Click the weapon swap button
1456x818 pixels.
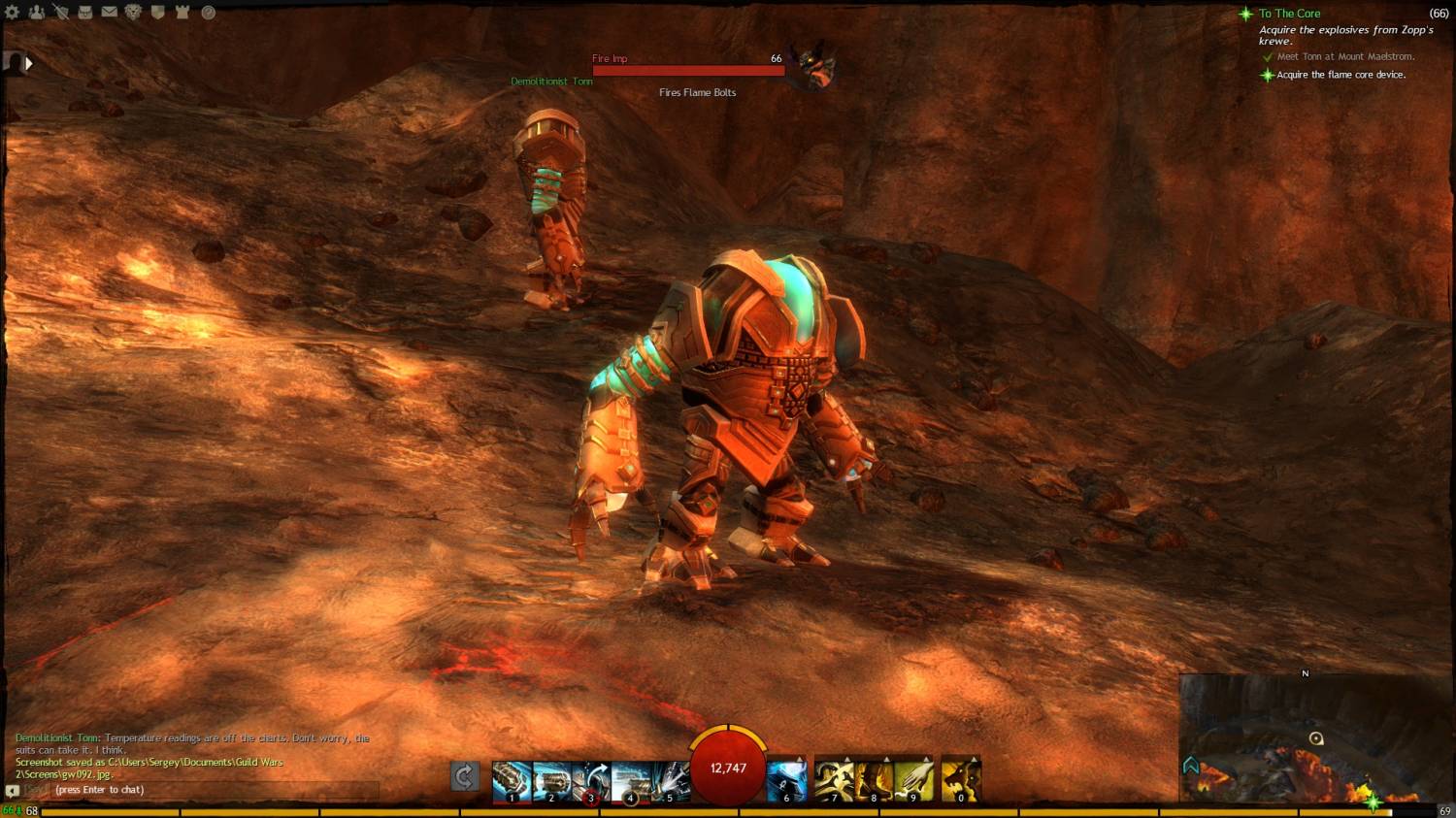tap(465, 776)
